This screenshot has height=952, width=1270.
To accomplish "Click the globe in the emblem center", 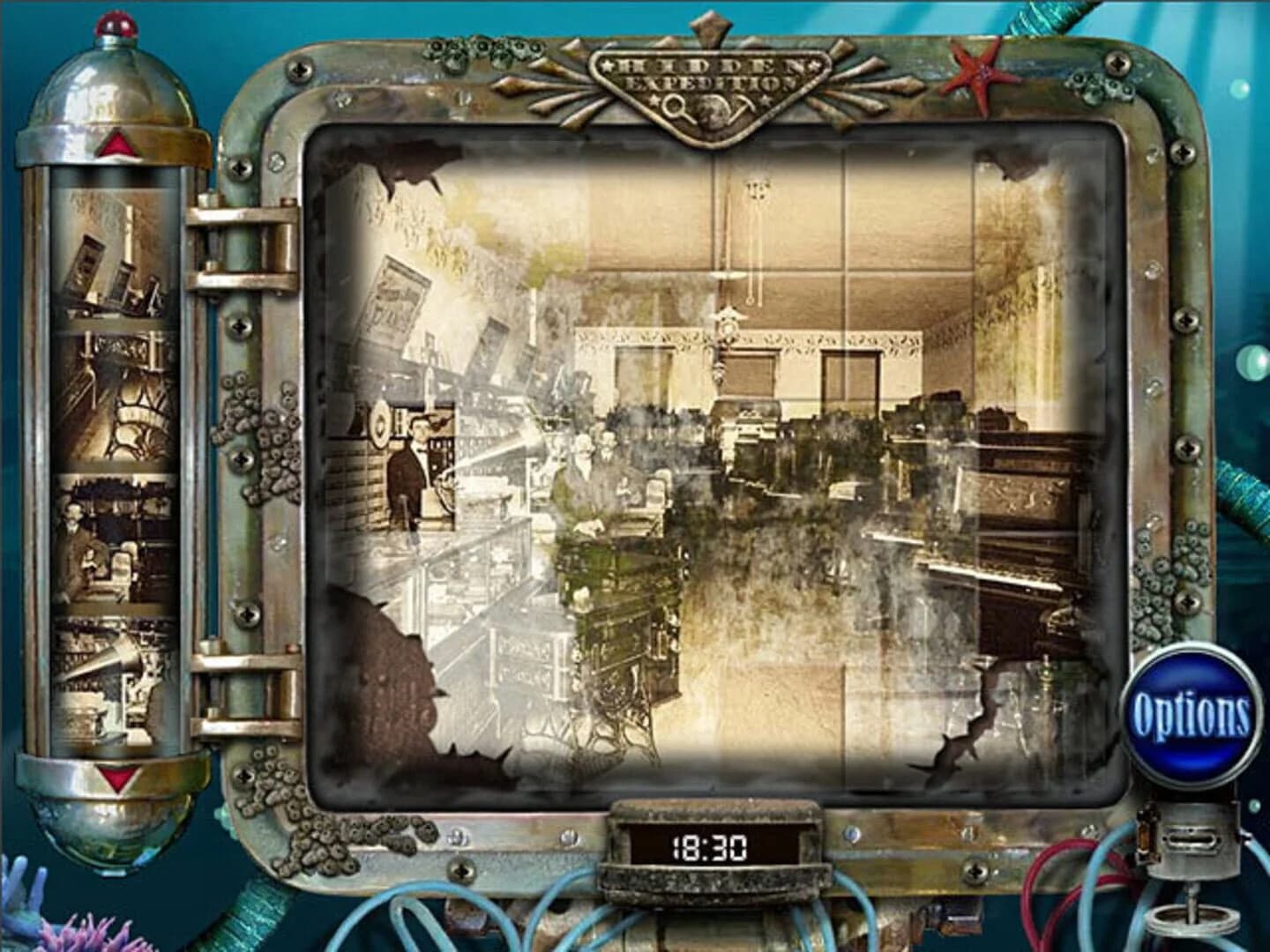I will (x=711, y=112).
